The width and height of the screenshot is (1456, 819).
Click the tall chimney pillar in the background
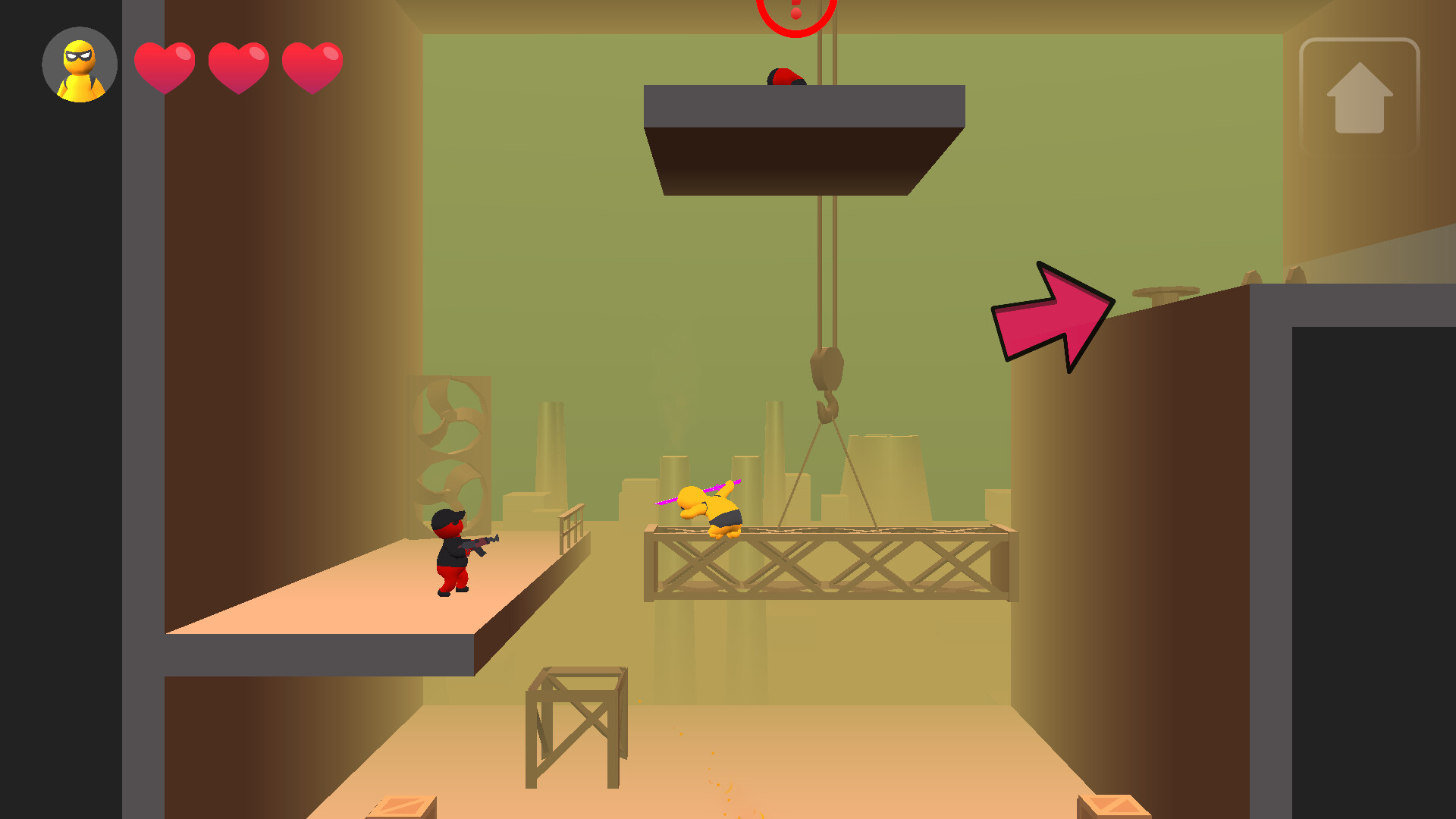coord(550,455)
